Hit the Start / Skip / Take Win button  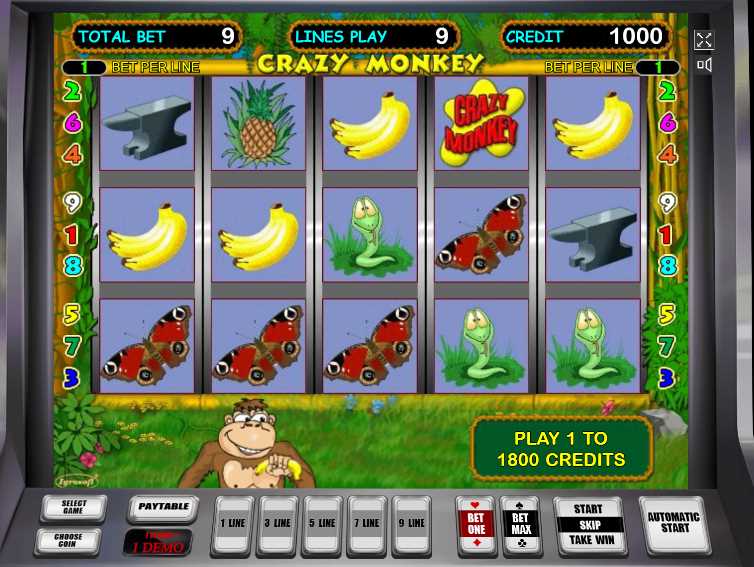[588, 524]
